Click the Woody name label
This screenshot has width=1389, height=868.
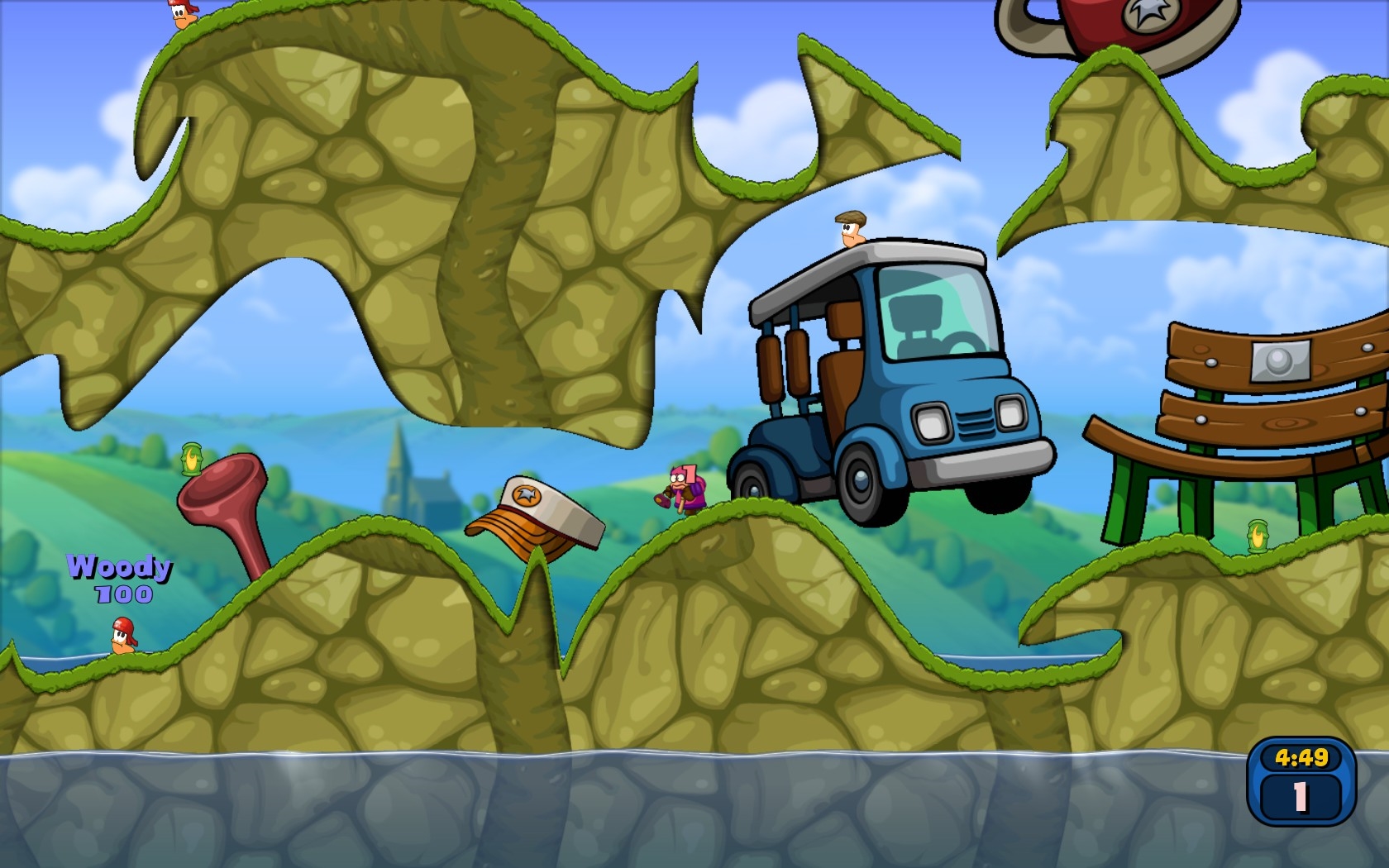pyautogui.click(x=120, y=566)
